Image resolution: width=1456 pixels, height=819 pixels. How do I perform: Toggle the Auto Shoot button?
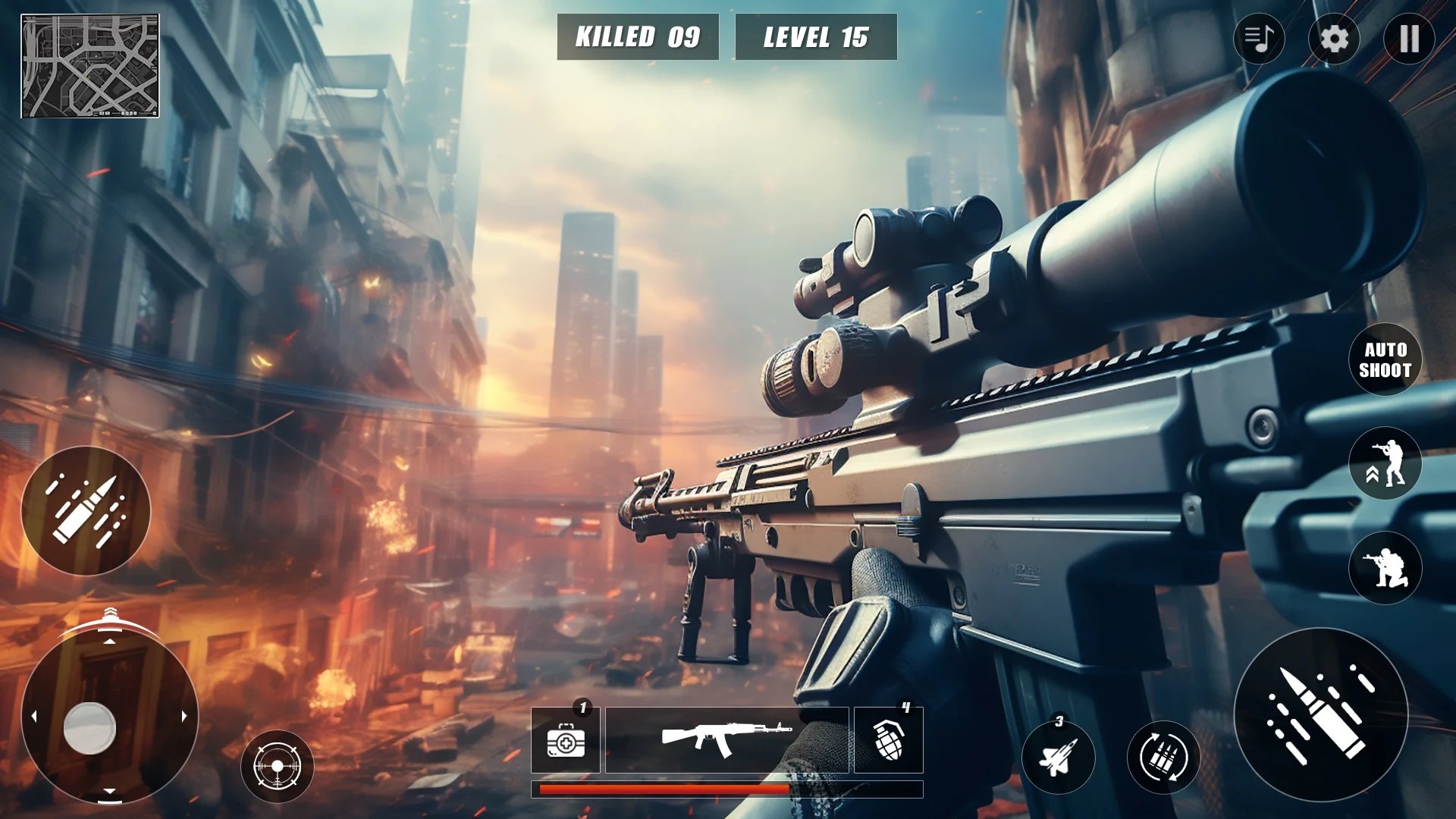pos(1385,359)
